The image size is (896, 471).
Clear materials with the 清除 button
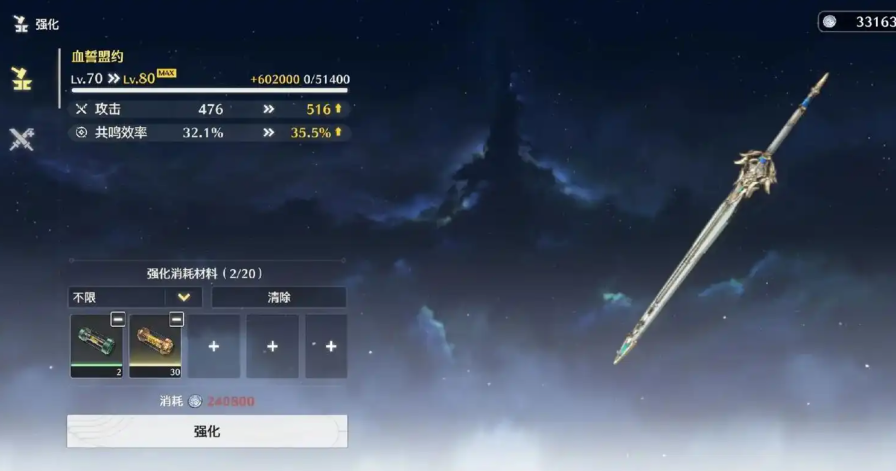point(279,297)
